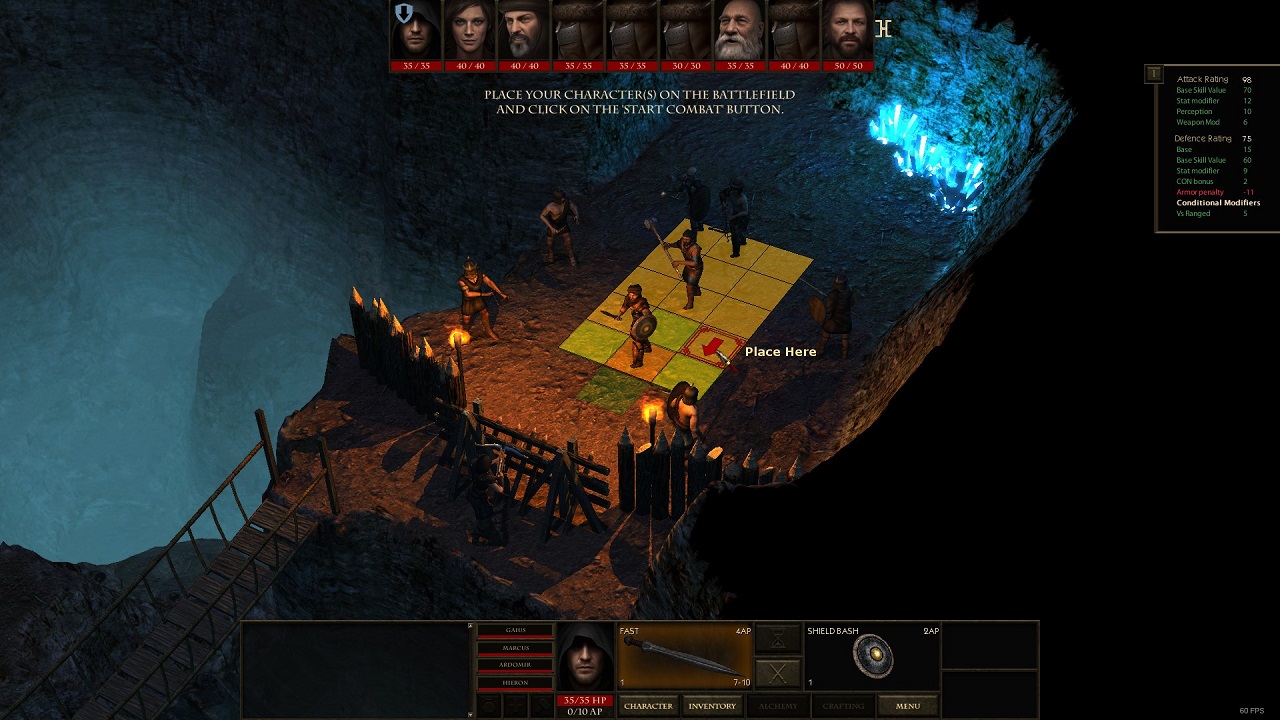Select the portrait with 50 / 50 health

tap(848, 31)
